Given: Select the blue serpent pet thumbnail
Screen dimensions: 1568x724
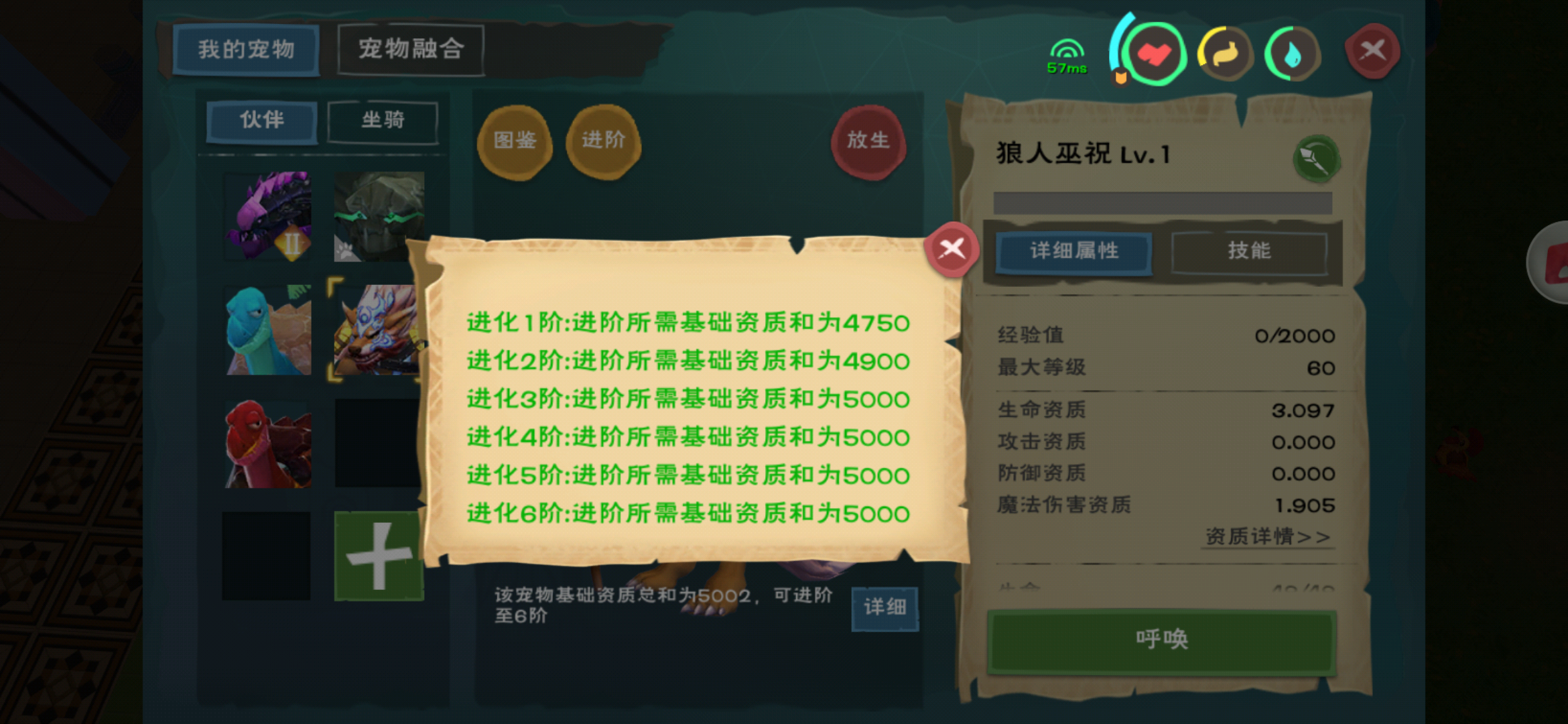Looking at the screenshot, I should pyautogui.click(x=267, y=328).
